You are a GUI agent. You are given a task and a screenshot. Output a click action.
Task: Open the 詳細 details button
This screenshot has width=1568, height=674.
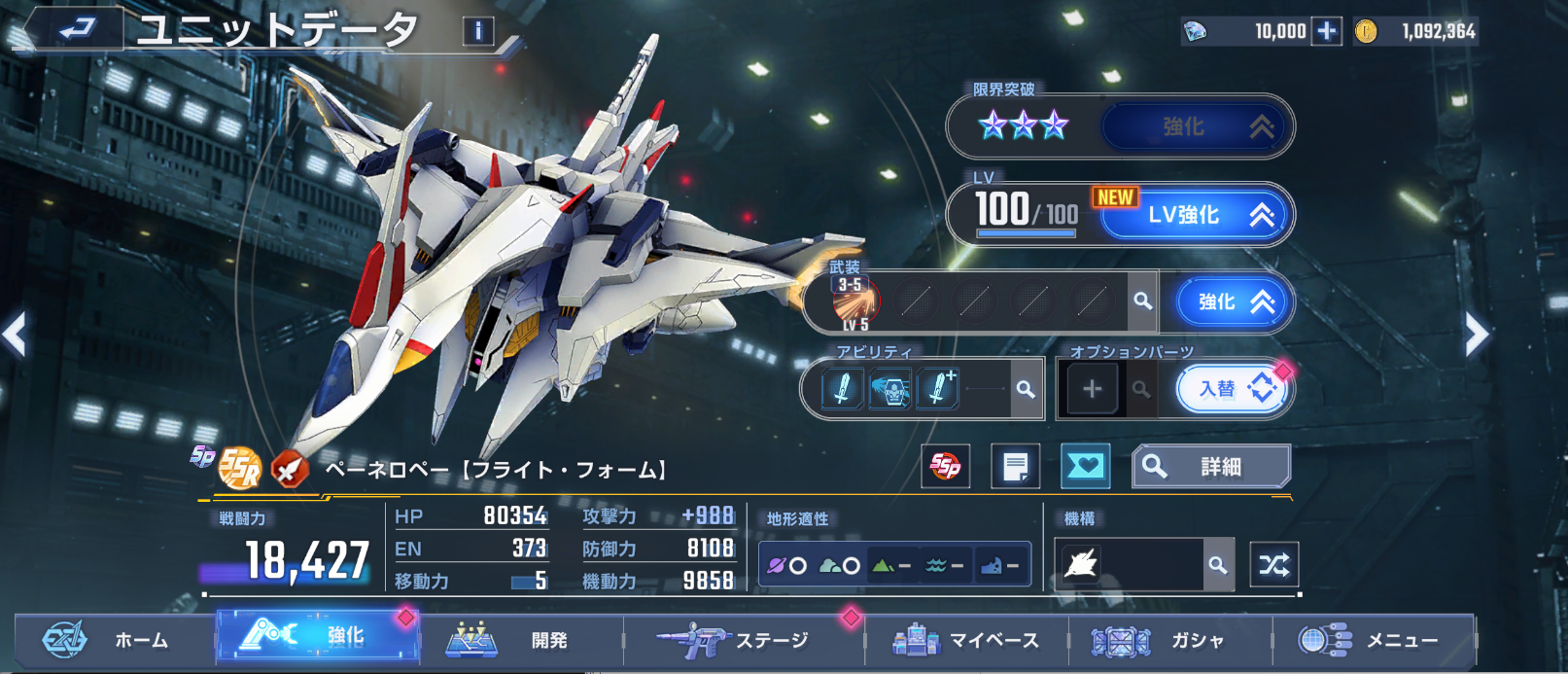click(x=1211, y=467)
